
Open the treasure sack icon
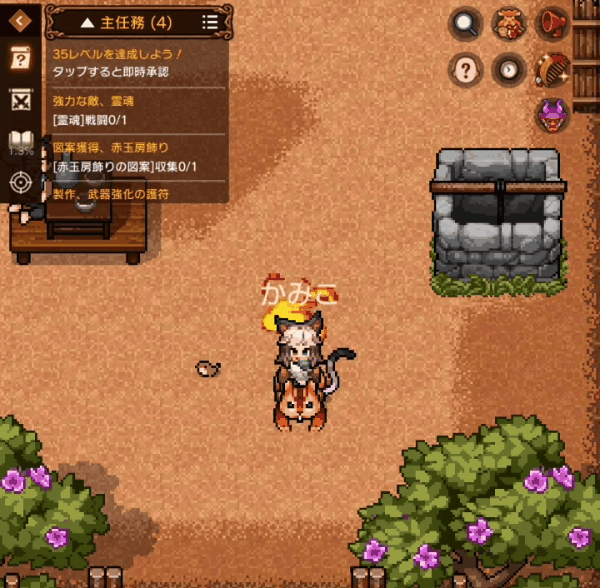click(509, 23)
